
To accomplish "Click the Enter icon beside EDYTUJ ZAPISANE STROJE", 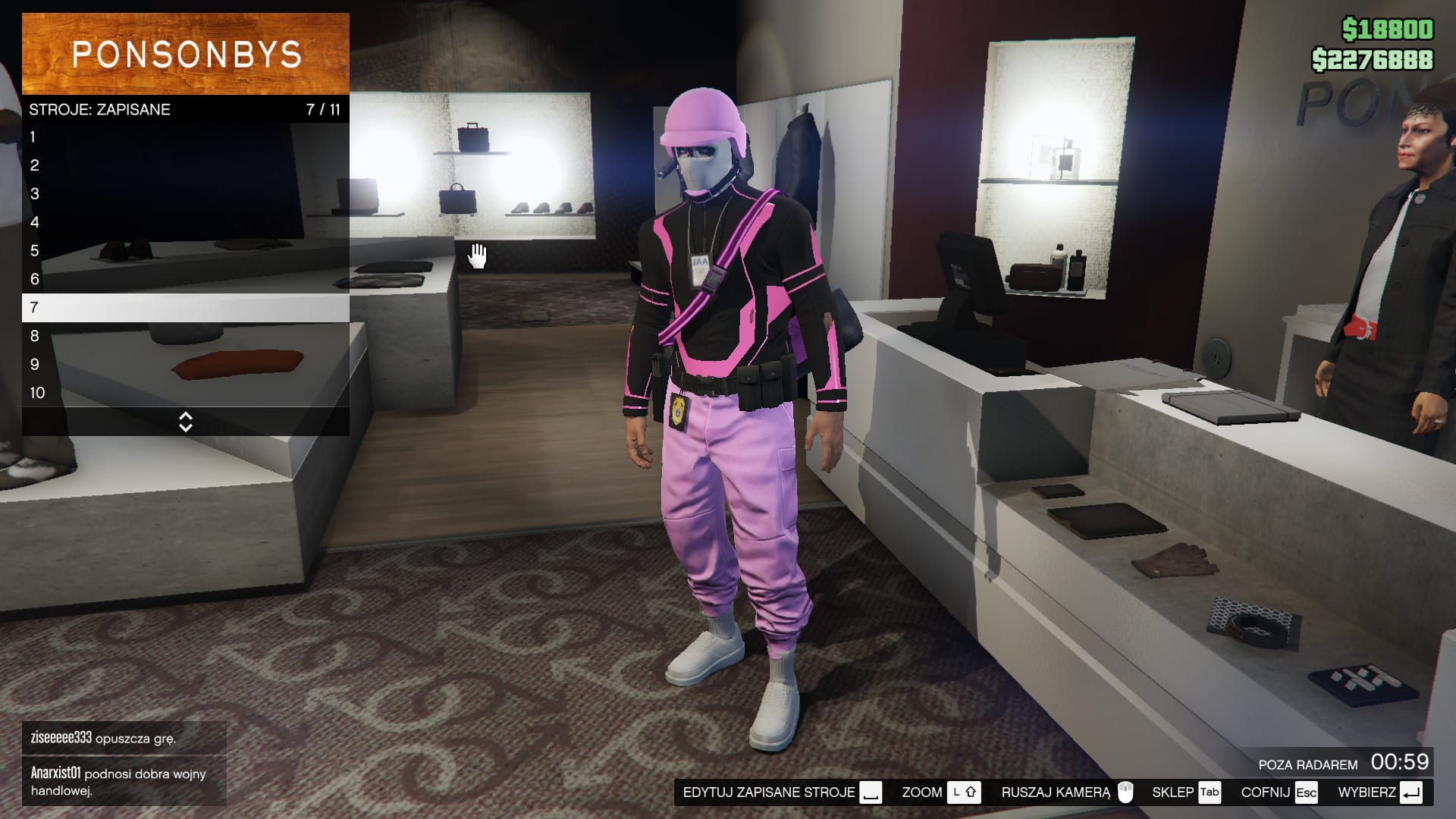I will click(x=871, y=792).
